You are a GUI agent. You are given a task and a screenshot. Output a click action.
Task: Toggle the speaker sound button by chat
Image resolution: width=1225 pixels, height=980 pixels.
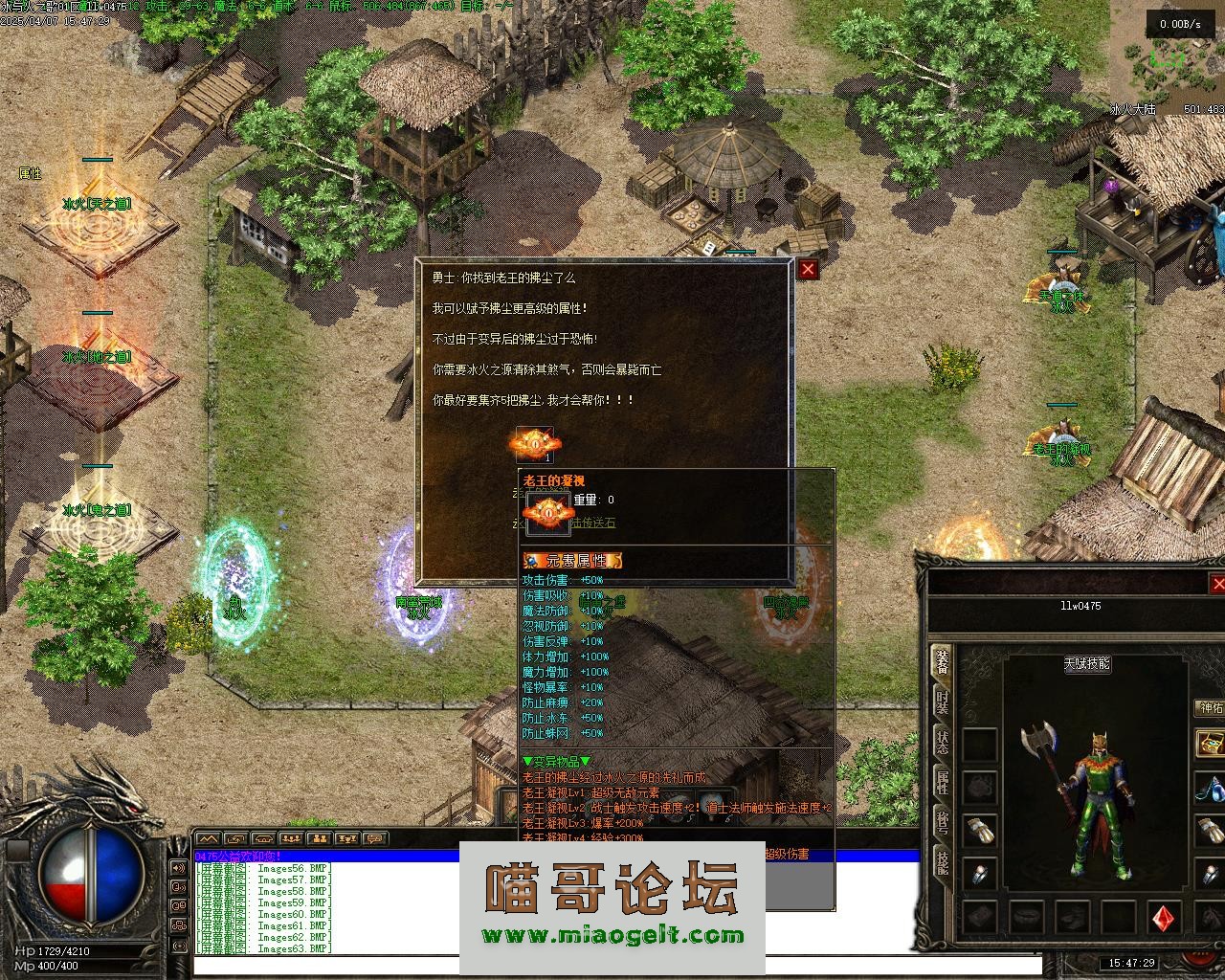178,869
